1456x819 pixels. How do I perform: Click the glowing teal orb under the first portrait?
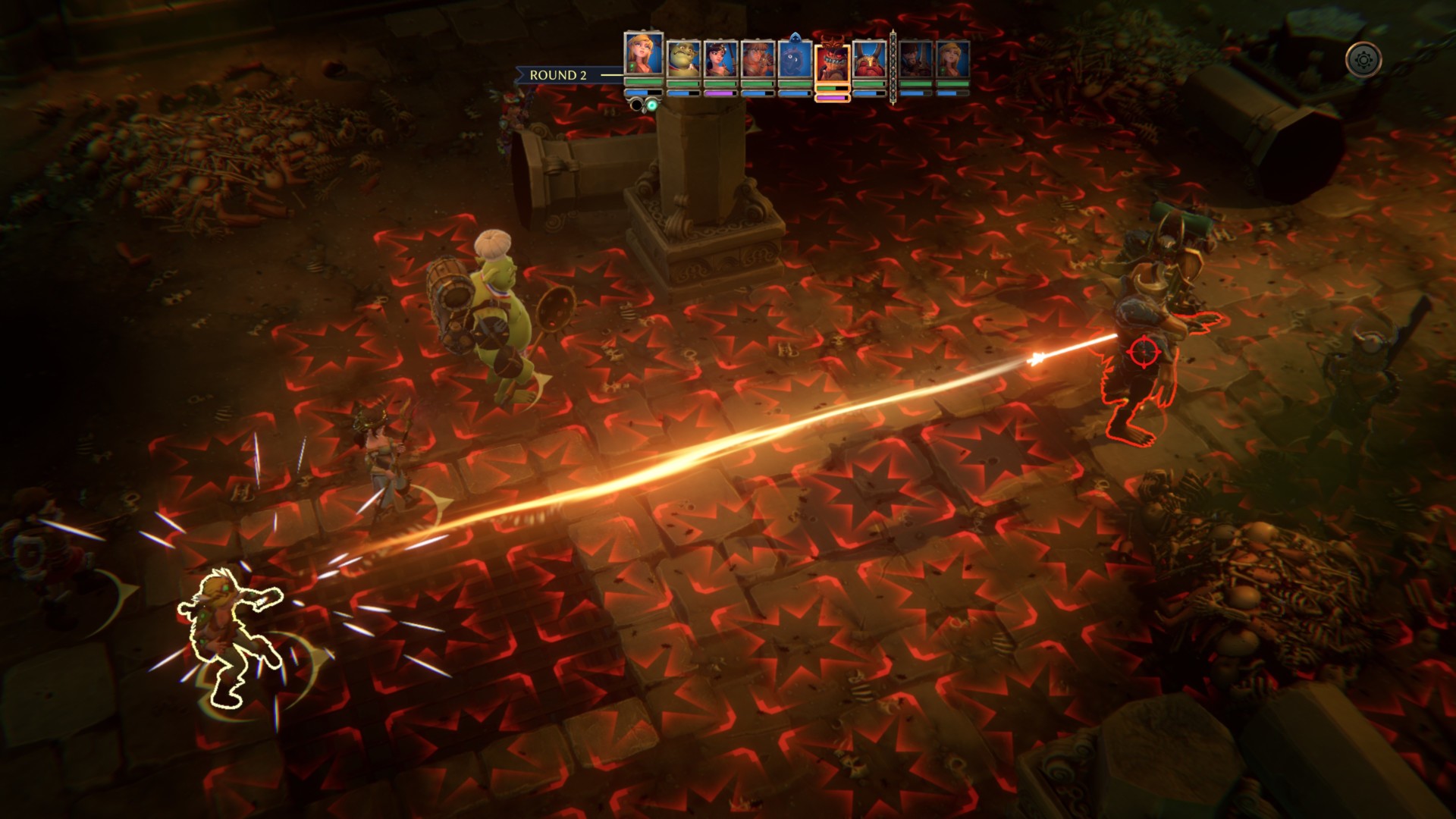[651, 105]
